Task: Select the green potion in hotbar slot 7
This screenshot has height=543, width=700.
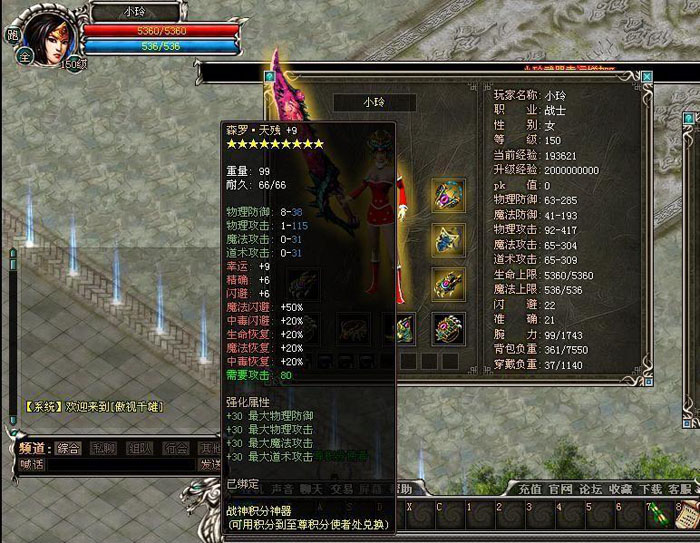Action: [658, 517]
